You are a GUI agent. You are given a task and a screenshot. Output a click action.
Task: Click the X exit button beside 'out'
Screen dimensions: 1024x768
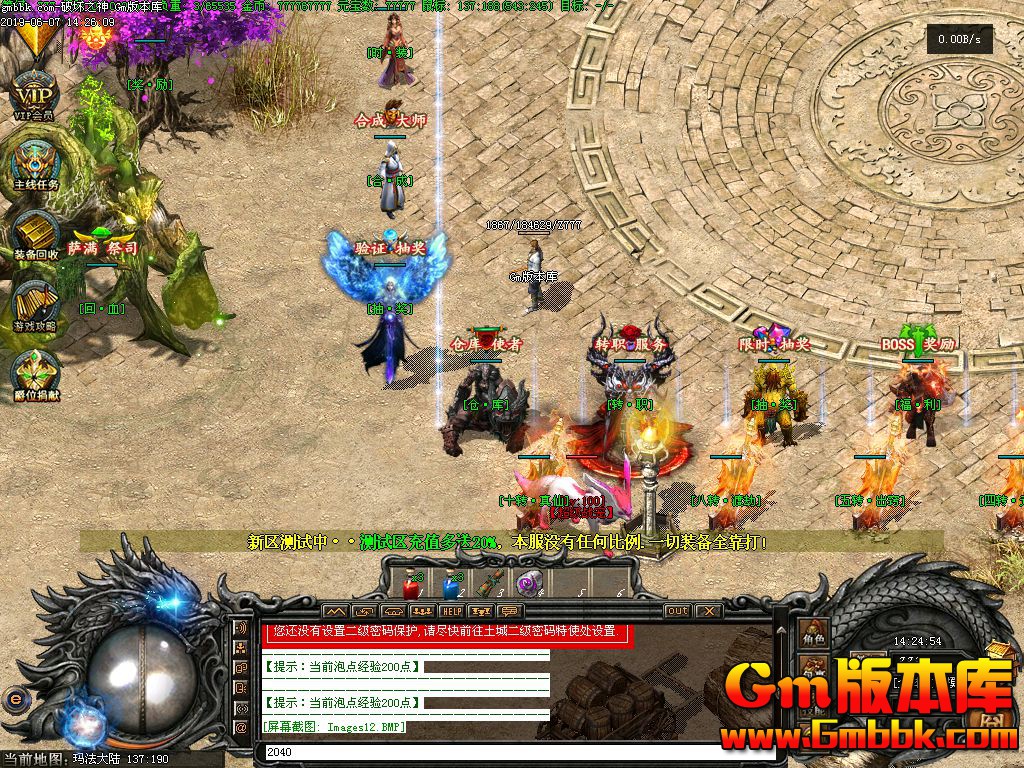pyautogui.click(x=708, y=611)
